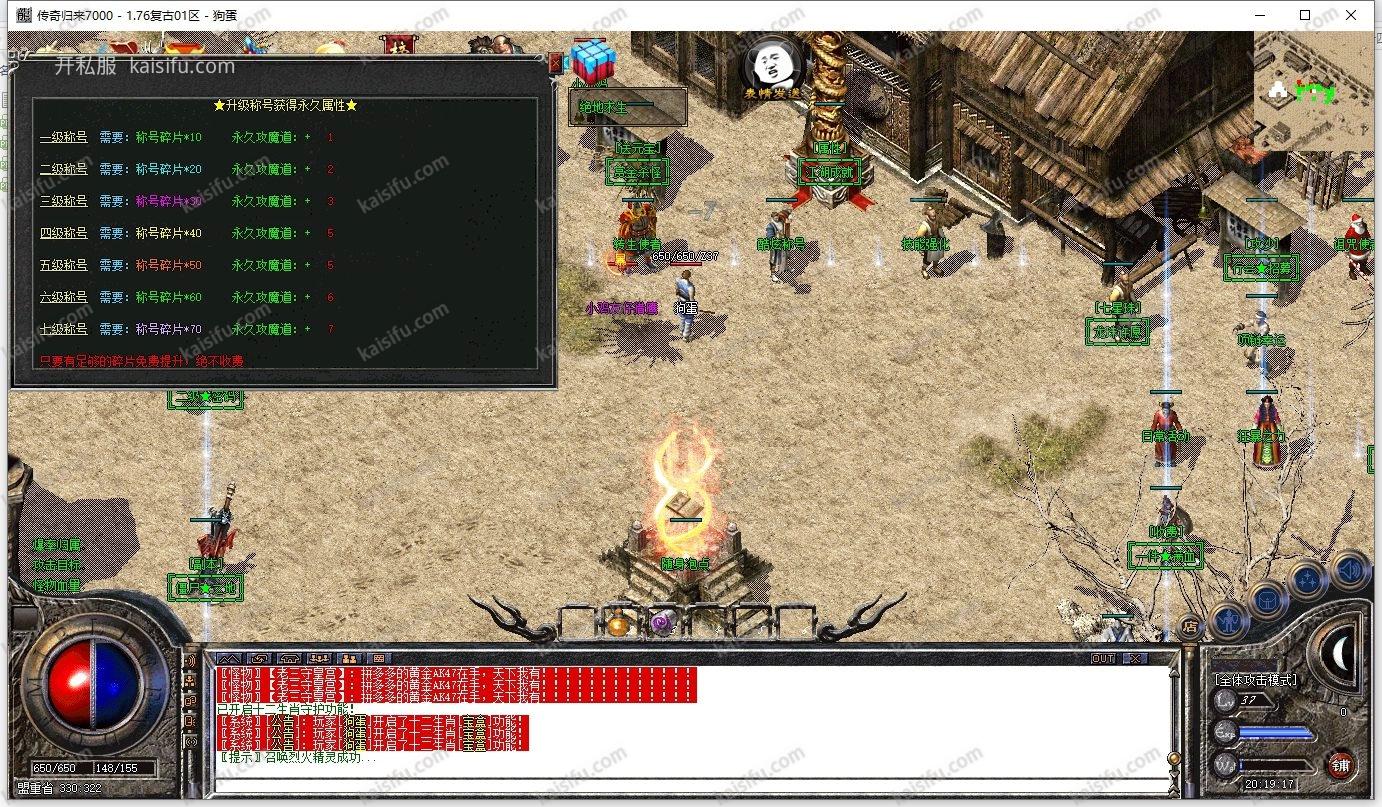Close the title upgrade dialog
The height and width of the screenshot is (807, 1382).
555,62
